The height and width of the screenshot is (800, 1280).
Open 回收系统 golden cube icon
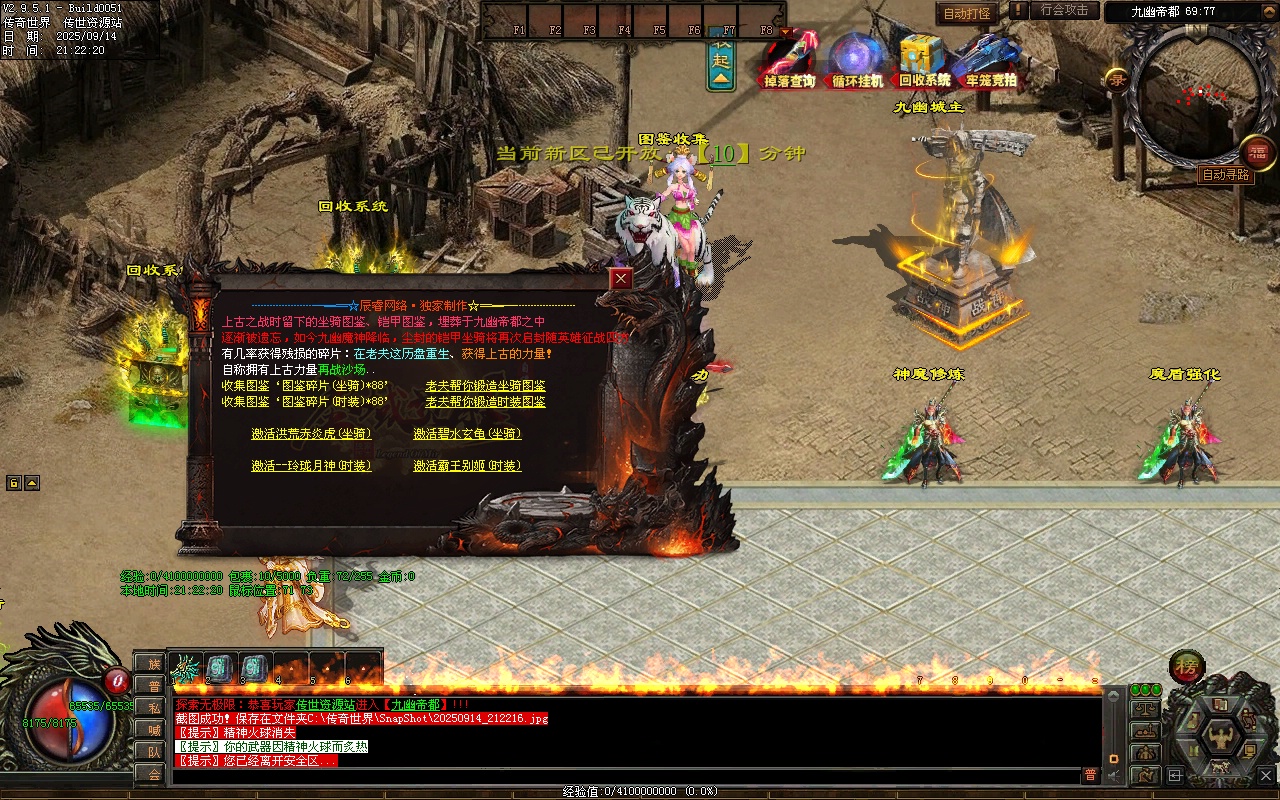923,60
